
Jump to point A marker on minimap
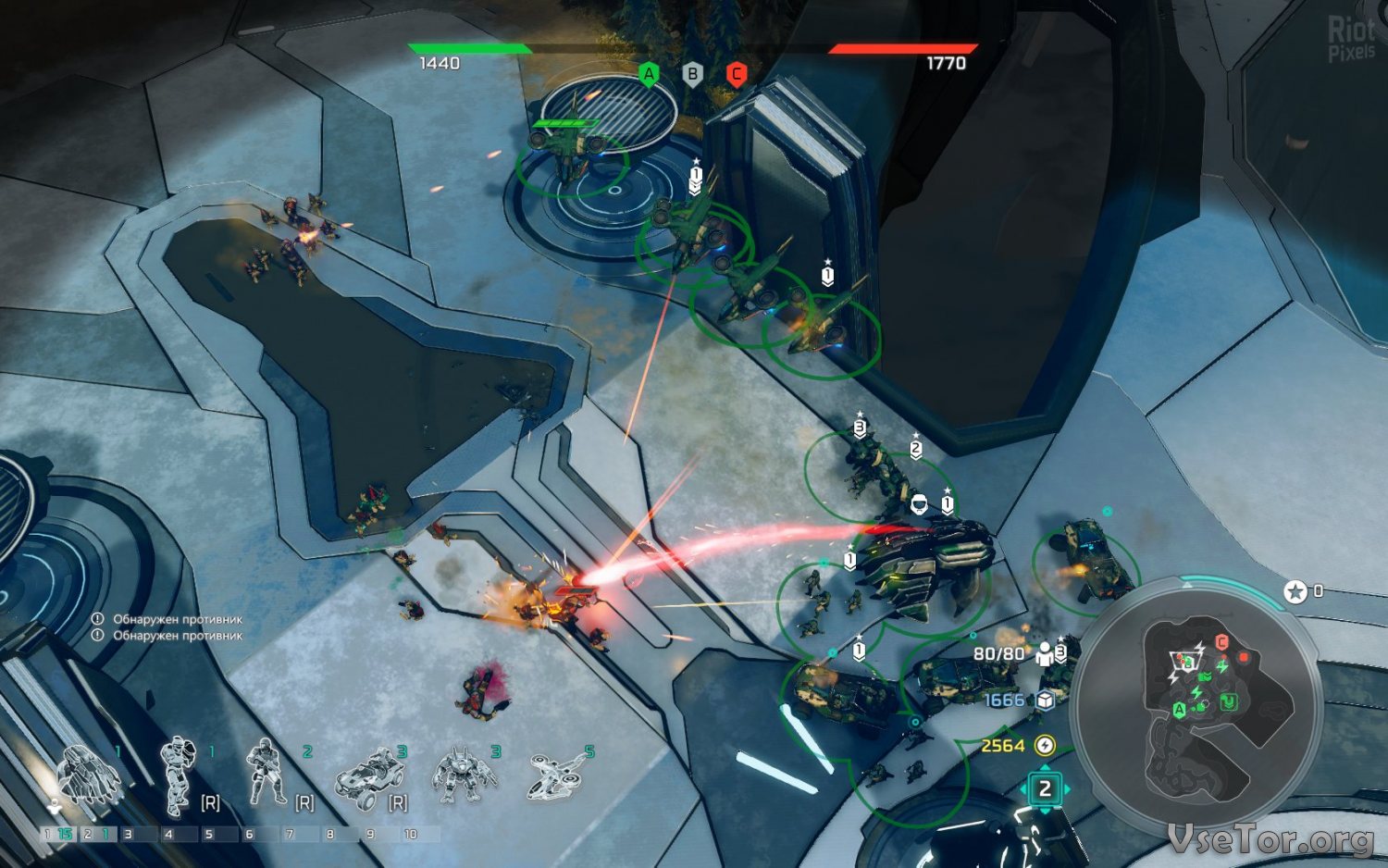(x=1179, y=710)
